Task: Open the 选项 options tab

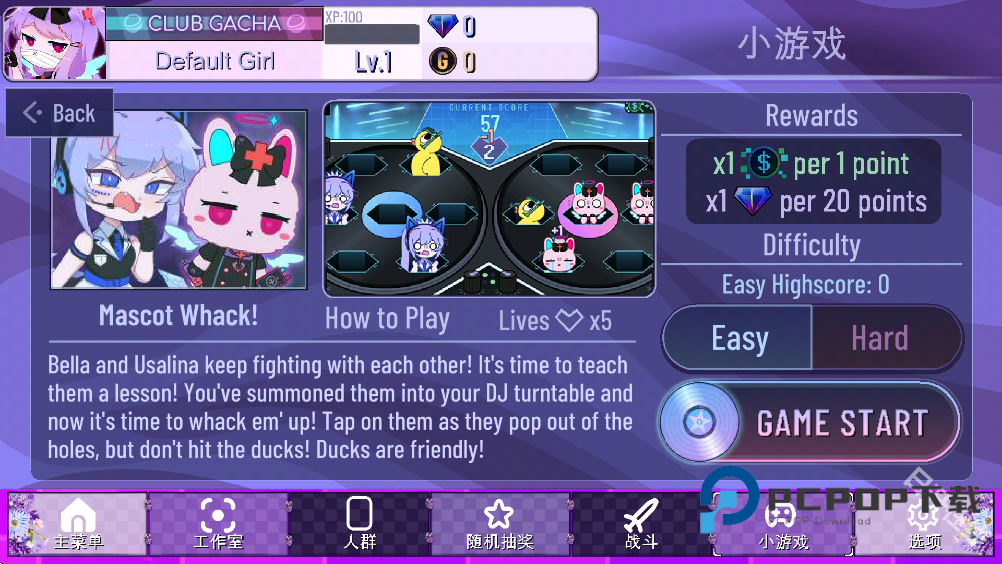Action: (924, 524)
